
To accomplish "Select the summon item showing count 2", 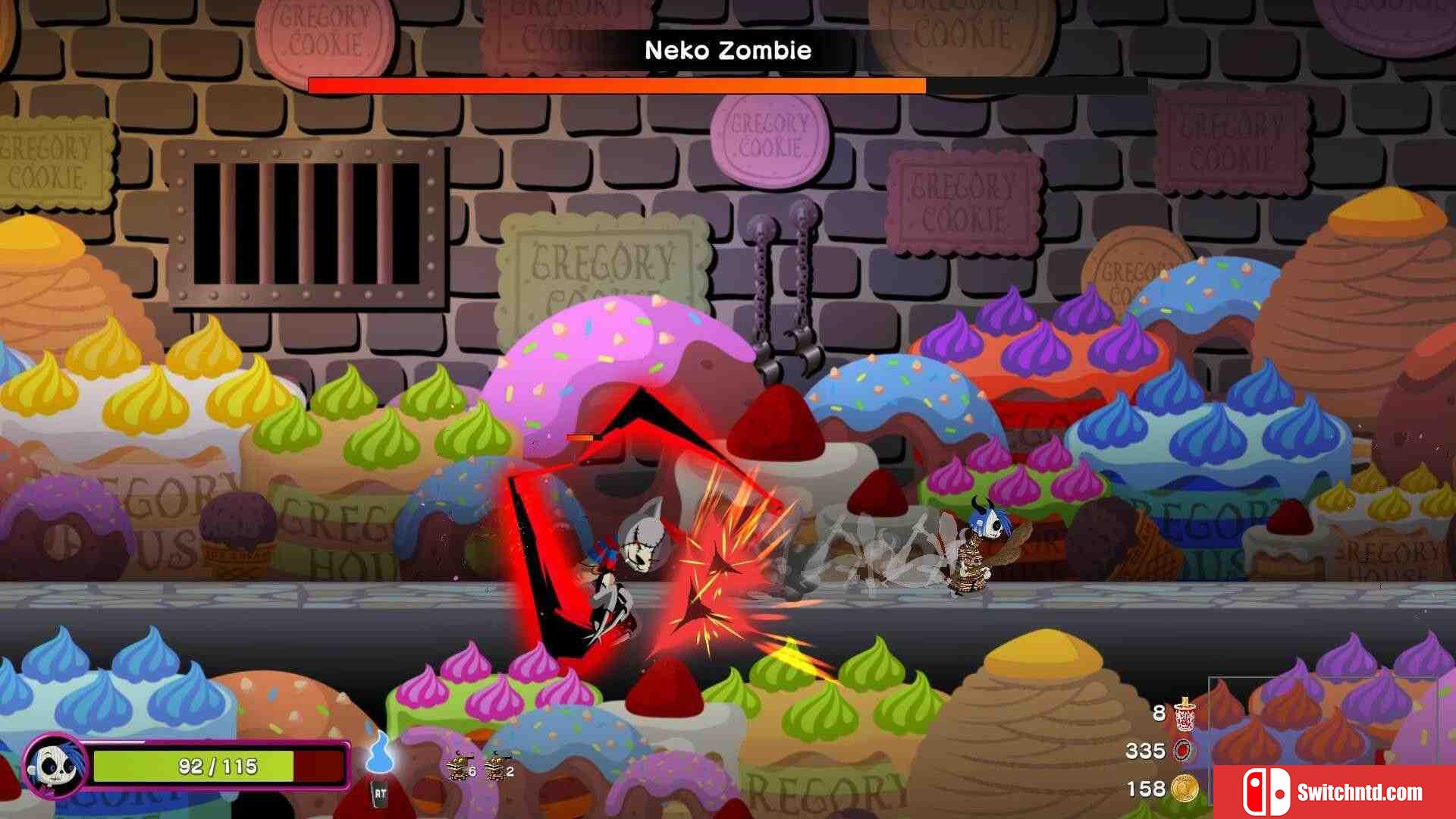I will click(497, 767).
